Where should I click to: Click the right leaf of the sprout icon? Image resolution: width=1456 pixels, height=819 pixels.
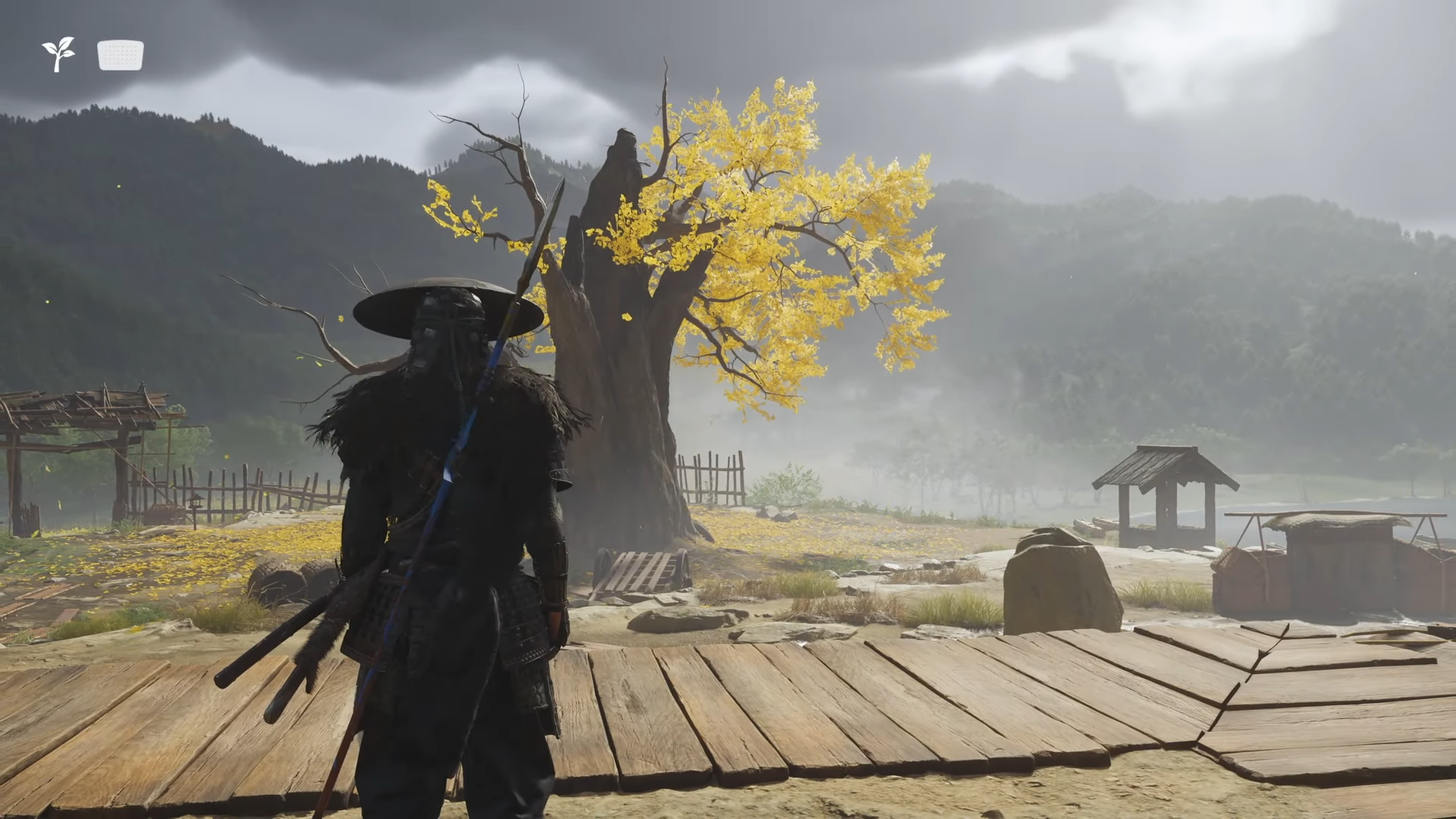pos(69,54)
